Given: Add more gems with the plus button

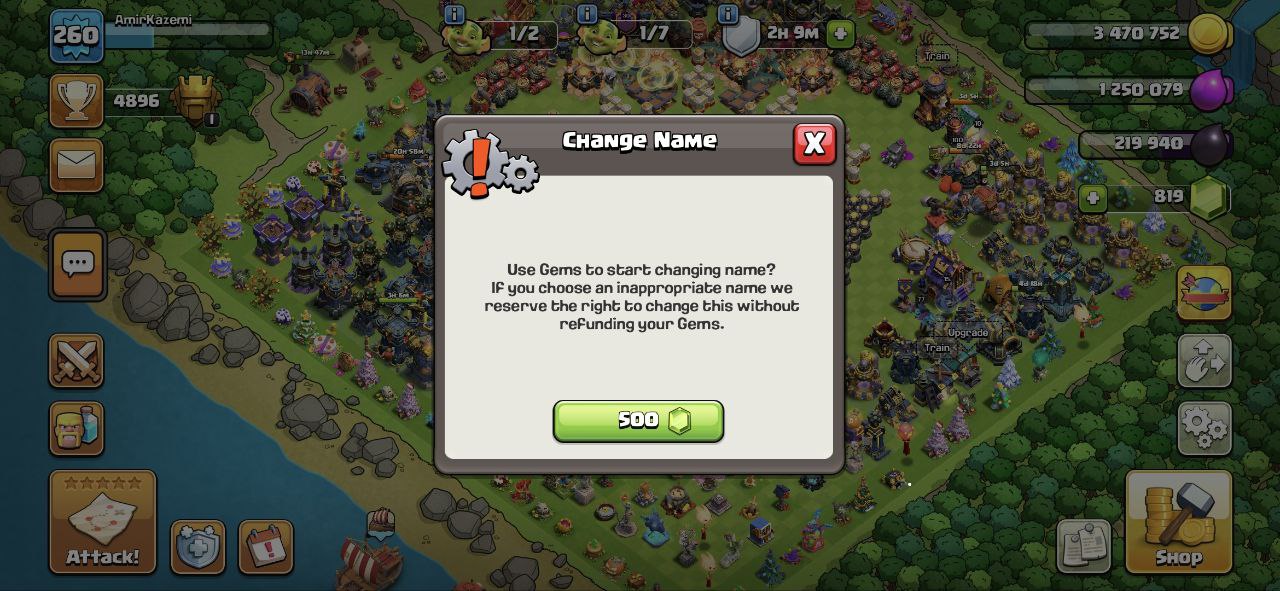Looking at the screenshot, I should tap(1092, 198).
